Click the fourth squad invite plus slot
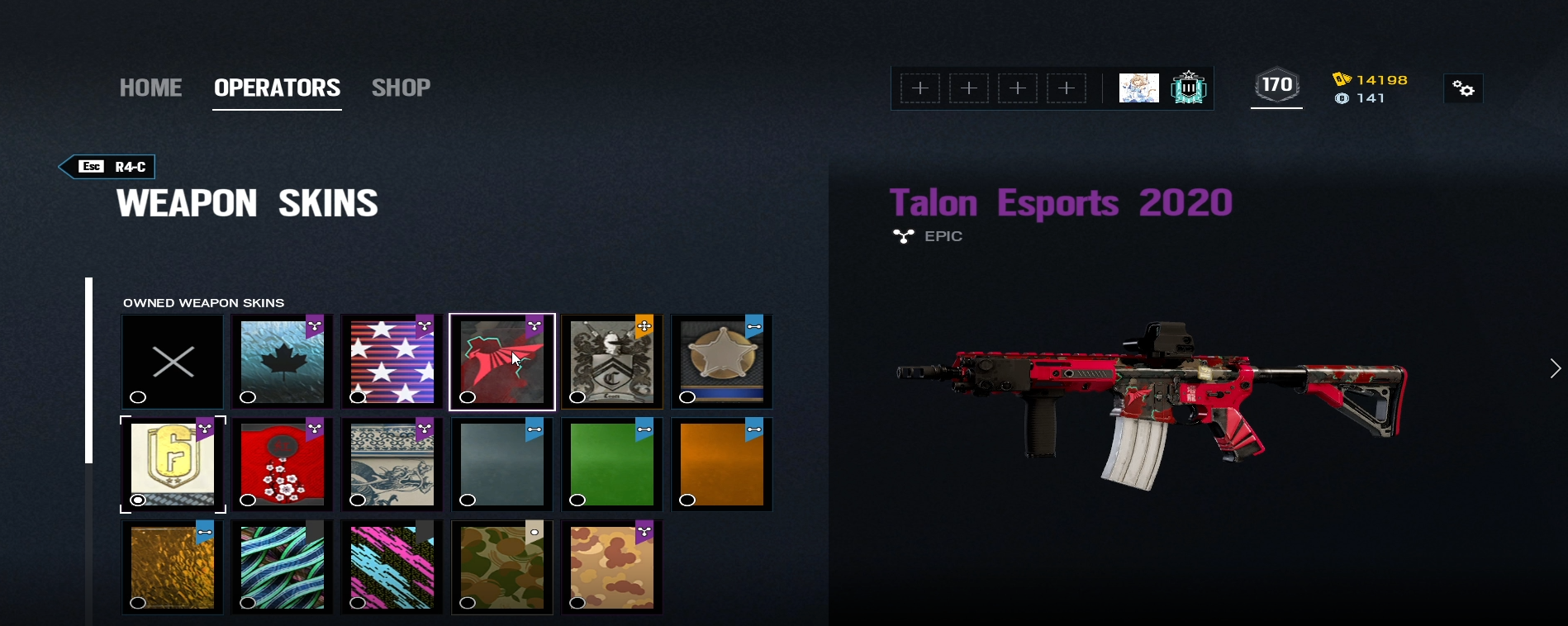Image resolution: width=1568 pixels, height=626 pixels. pyautogui.click(x=1067, y=88)
